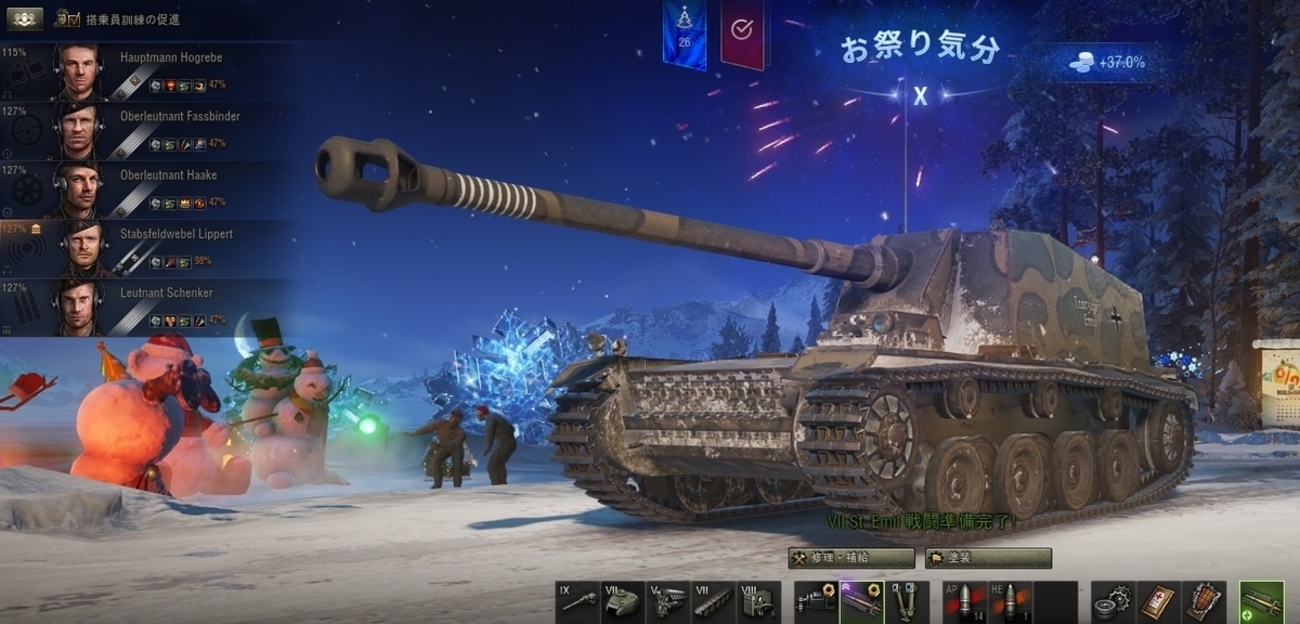Choose the tracks suspension module slot
Viewport: 1300px width, 624px height.
(x=714, y=601)
